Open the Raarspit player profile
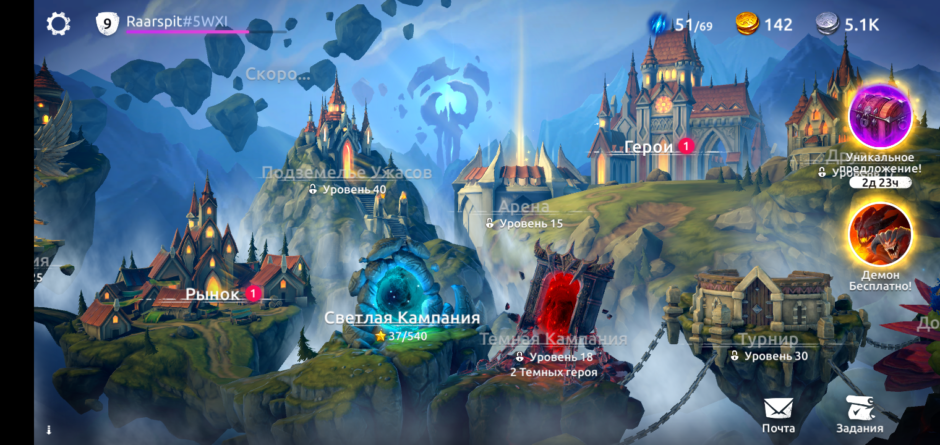 [x=176, y=23]
